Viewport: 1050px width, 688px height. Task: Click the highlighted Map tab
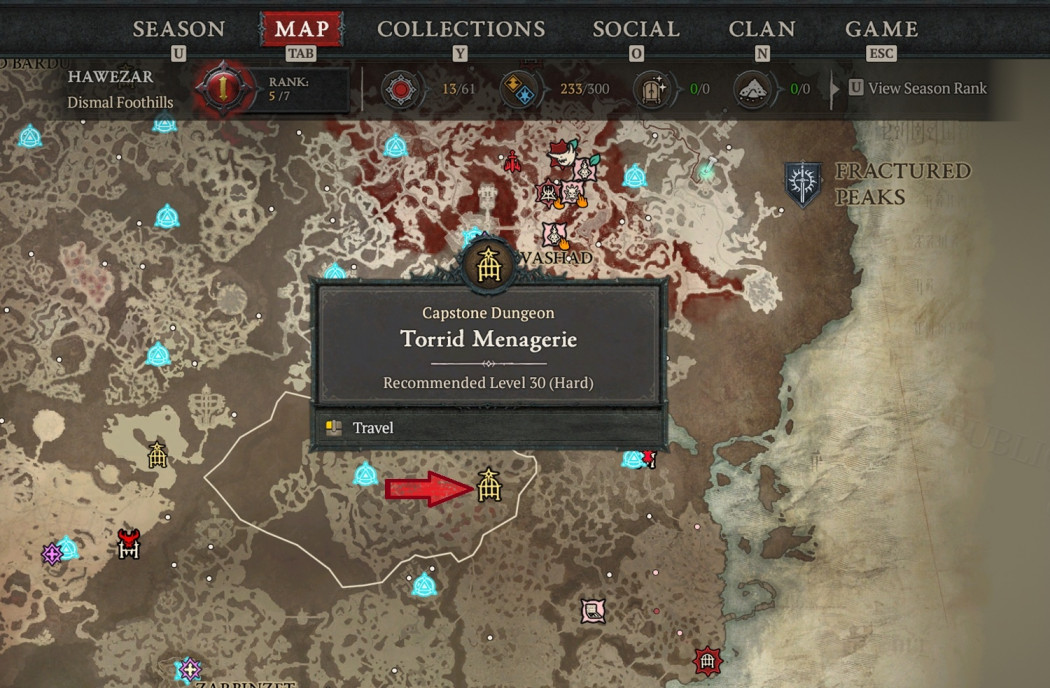click(x=301, y=29)
